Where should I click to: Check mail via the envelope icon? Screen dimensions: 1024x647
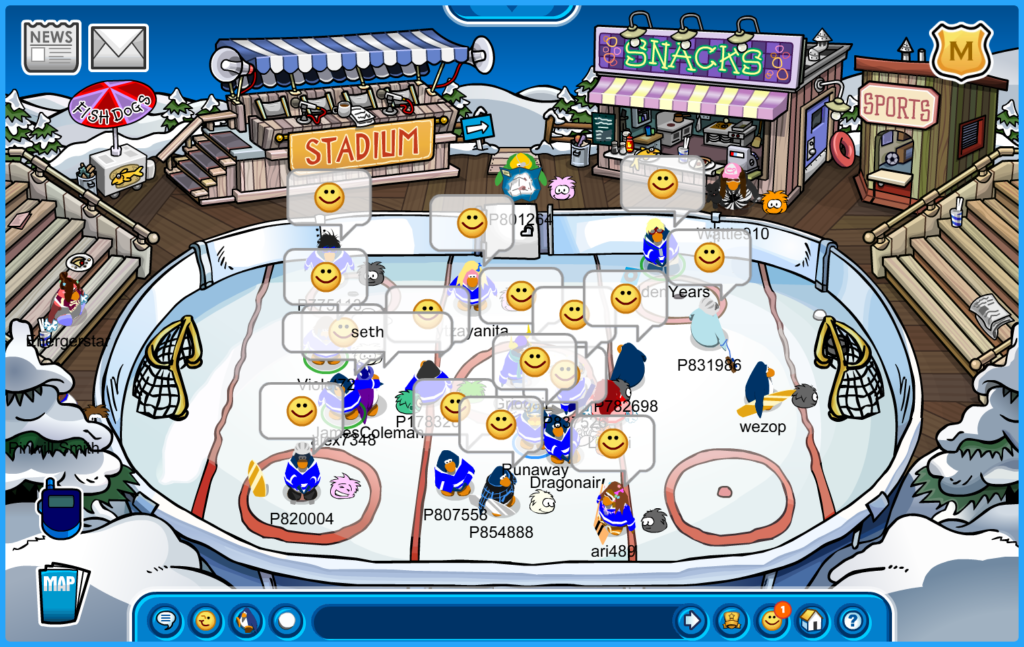click(x=119, y=47)
